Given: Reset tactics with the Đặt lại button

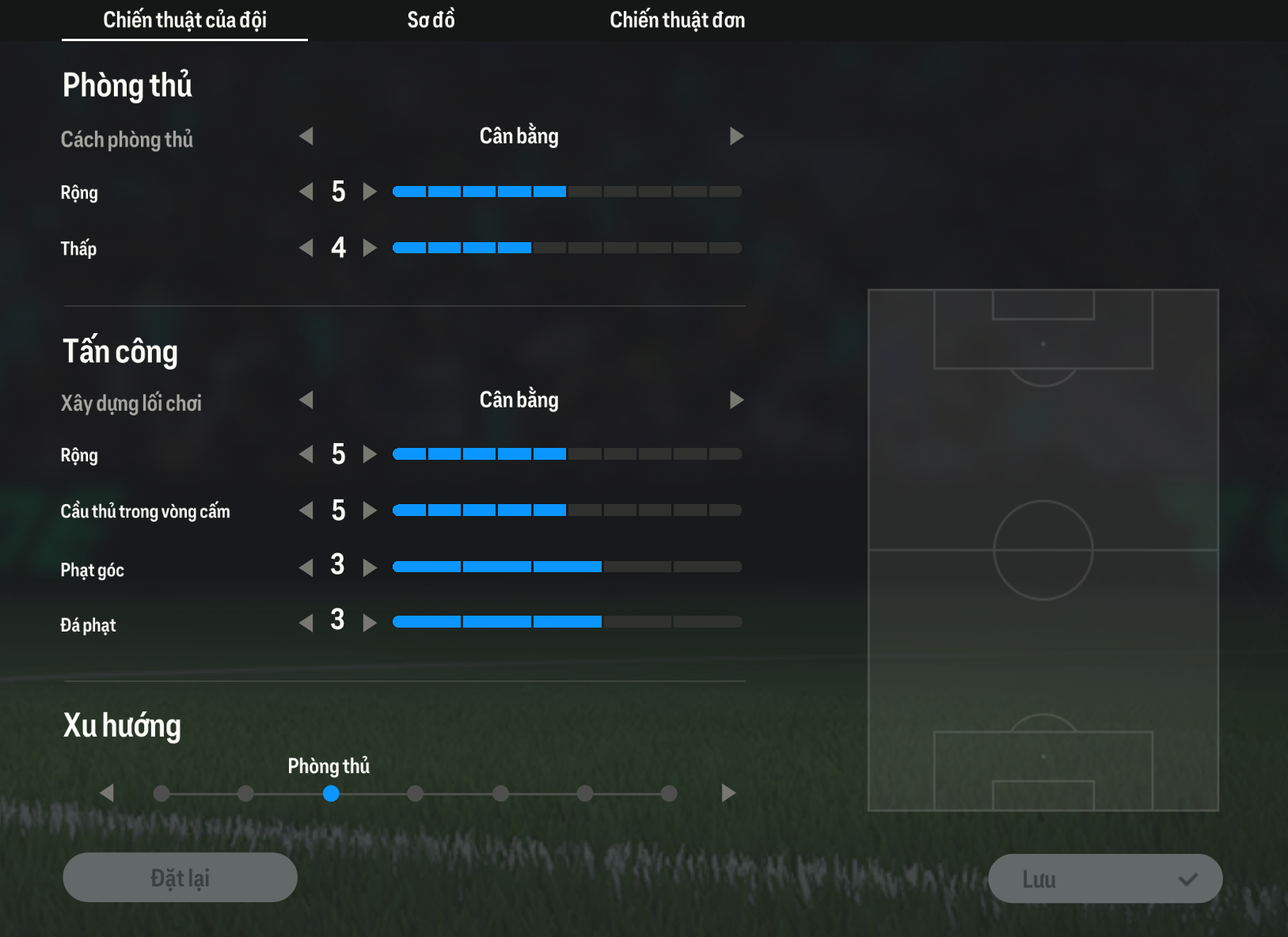Looking at the screenshot, I should (x=180, y=878).
